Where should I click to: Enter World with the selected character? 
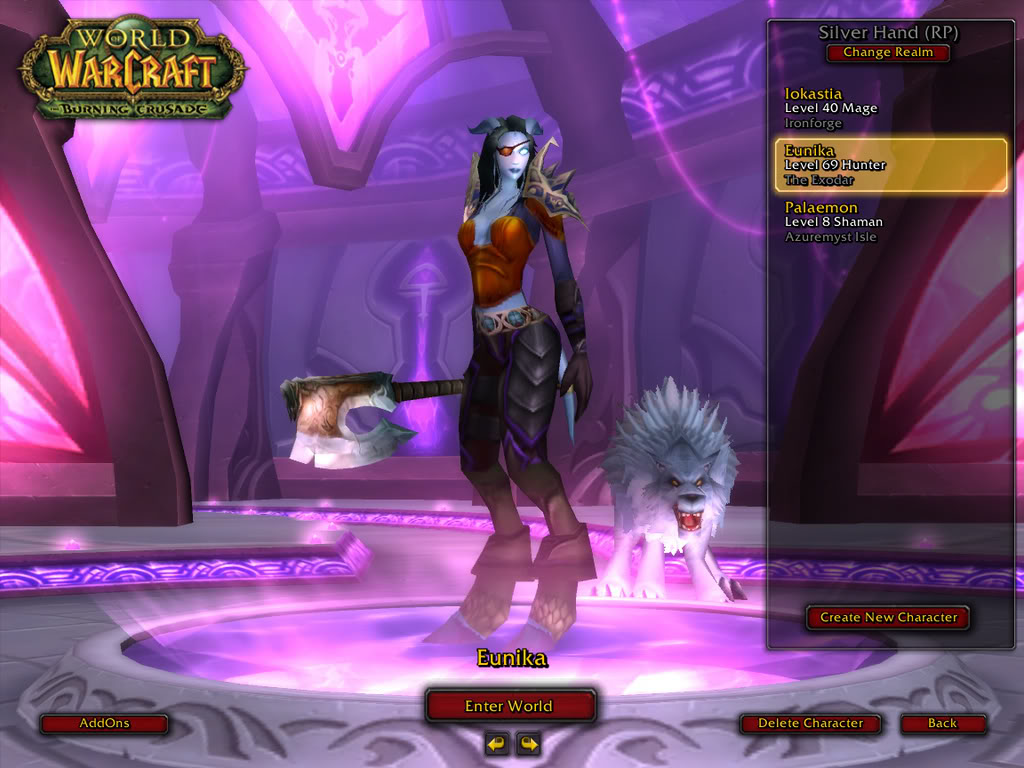point(510,706)
